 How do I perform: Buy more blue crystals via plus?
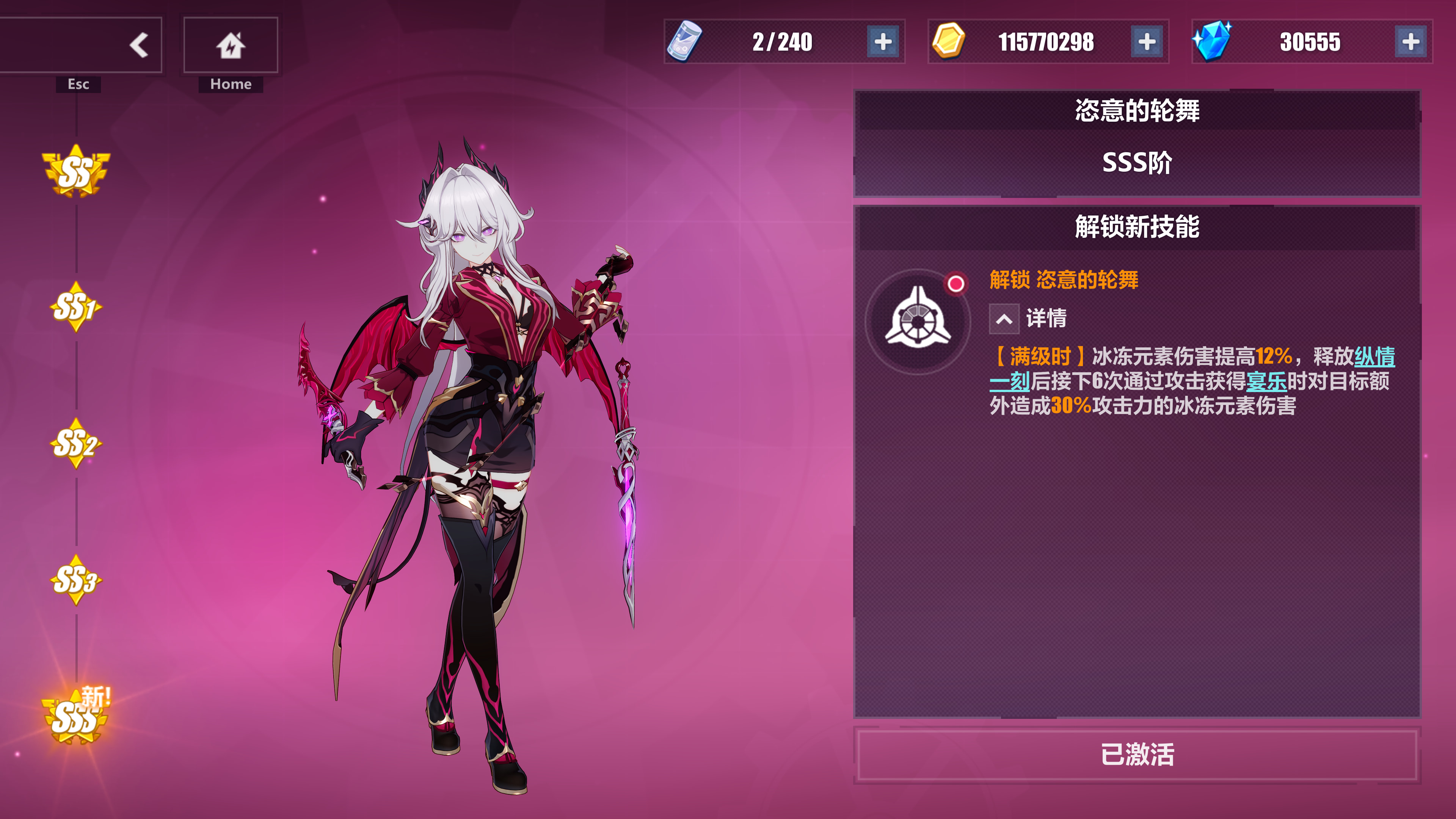coord(1411,42)
